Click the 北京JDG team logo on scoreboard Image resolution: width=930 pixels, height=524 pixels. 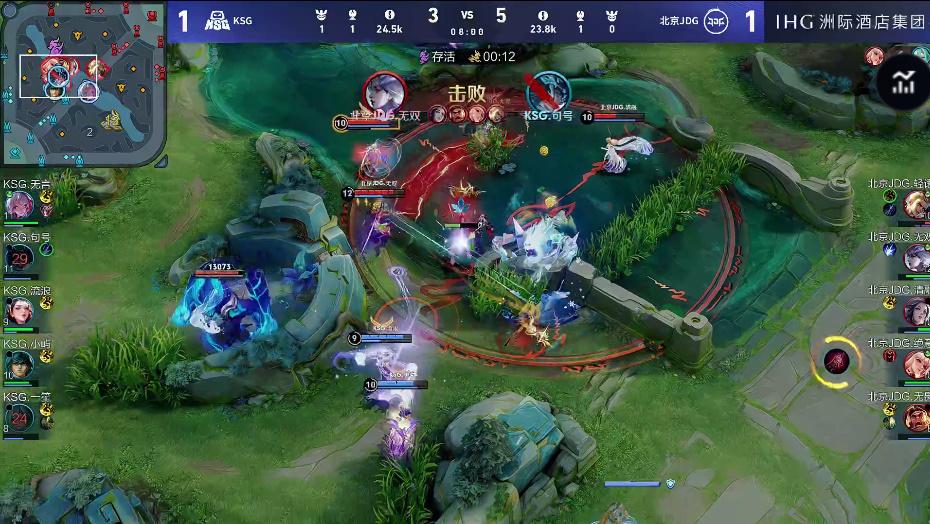(x=716, y=21)
